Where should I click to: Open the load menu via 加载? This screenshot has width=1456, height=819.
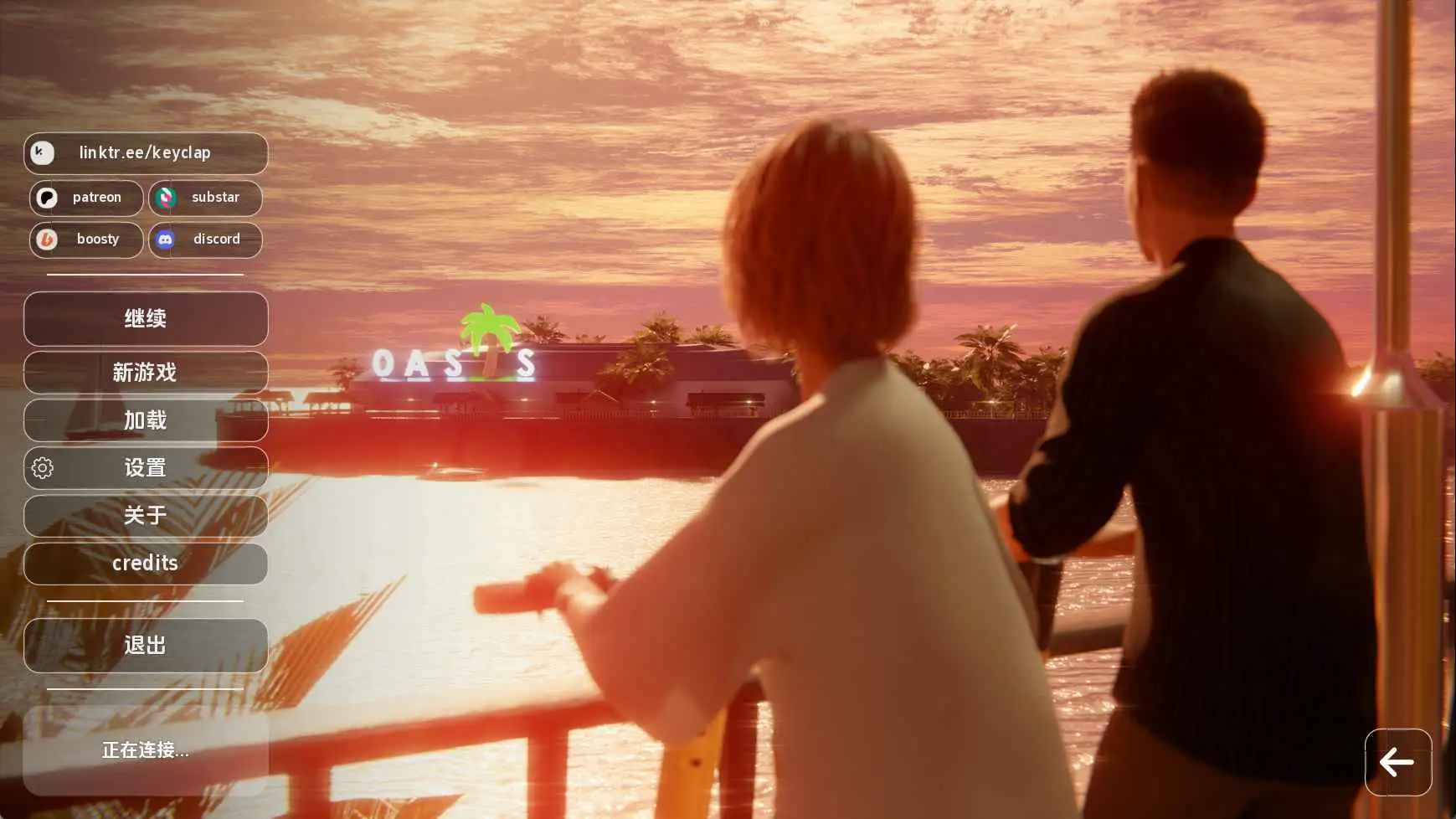click(x=146, y=420)
